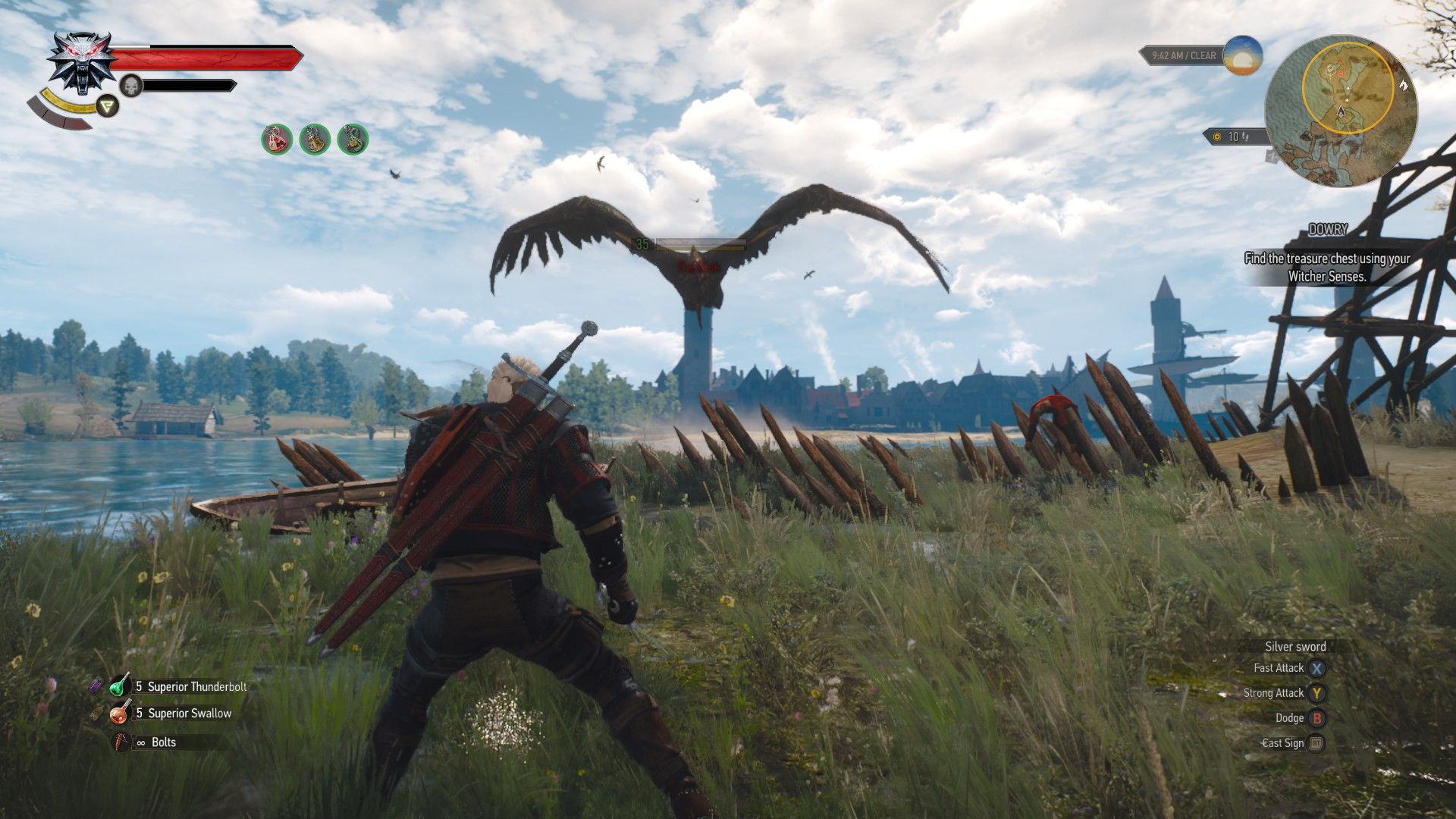
Task: Open the DOWRY quest title
Action: 1329,227
